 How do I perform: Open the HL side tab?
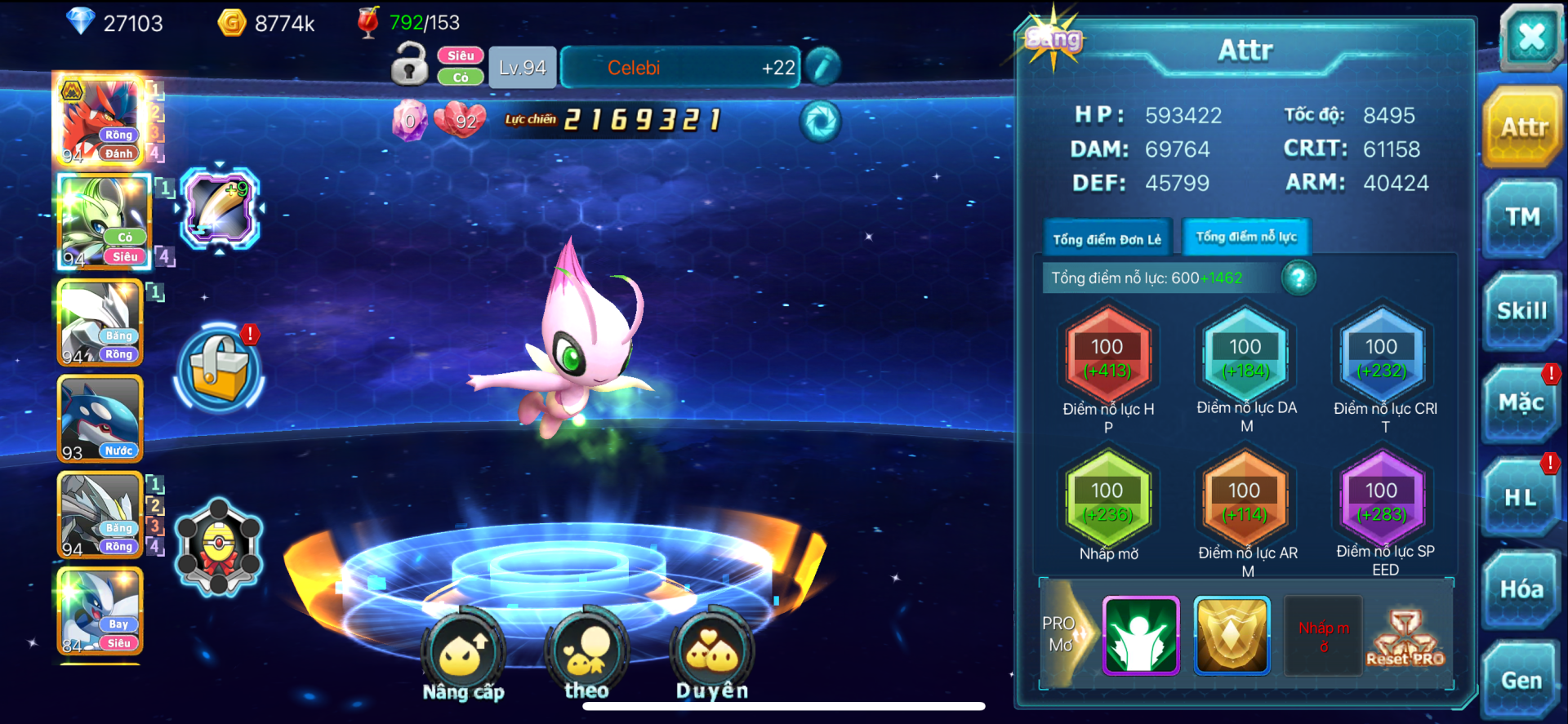[x=1521, y=497]
